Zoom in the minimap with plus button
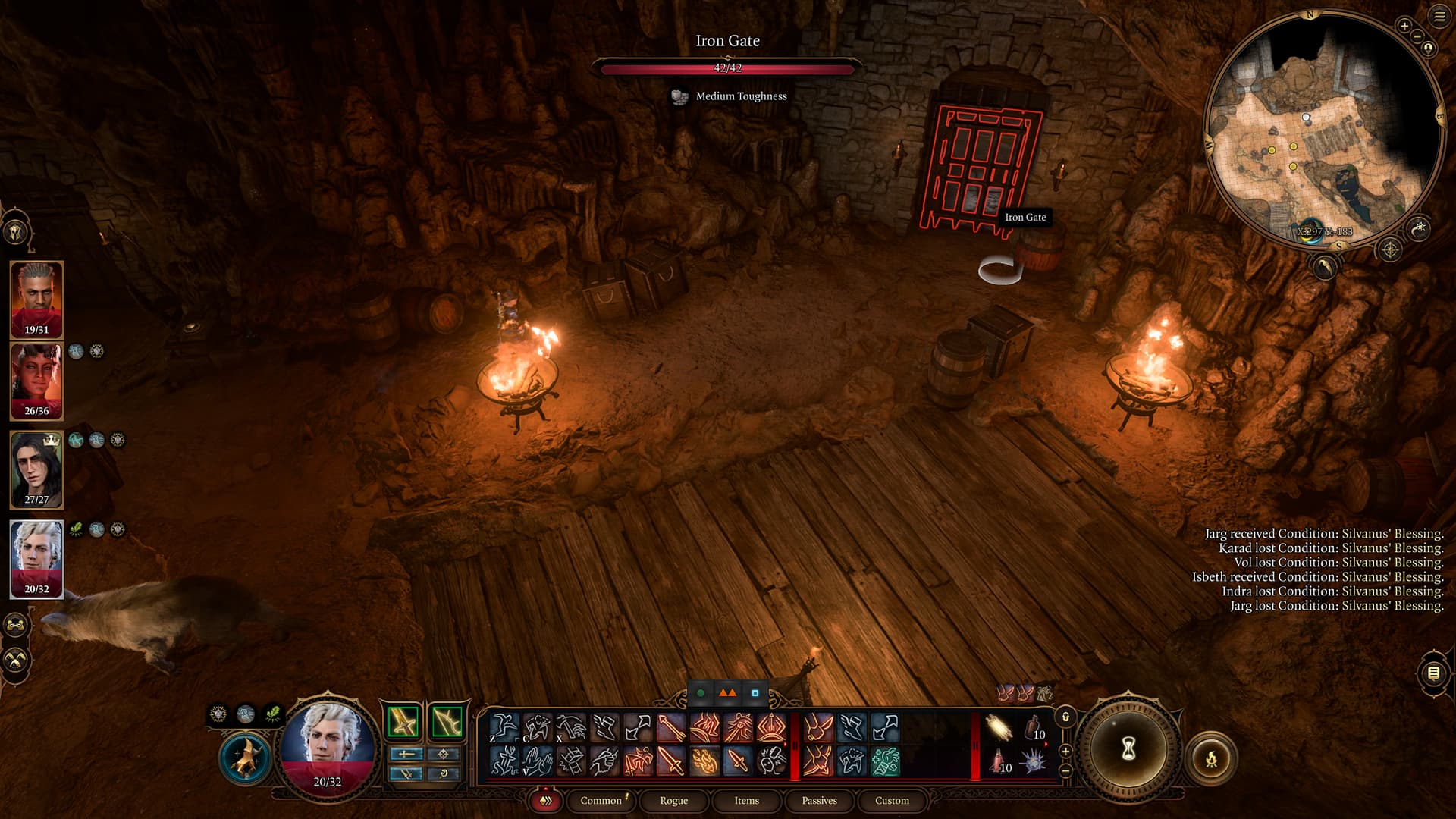The width and height of the screenshot is (1456, 819). (1404, 26)
